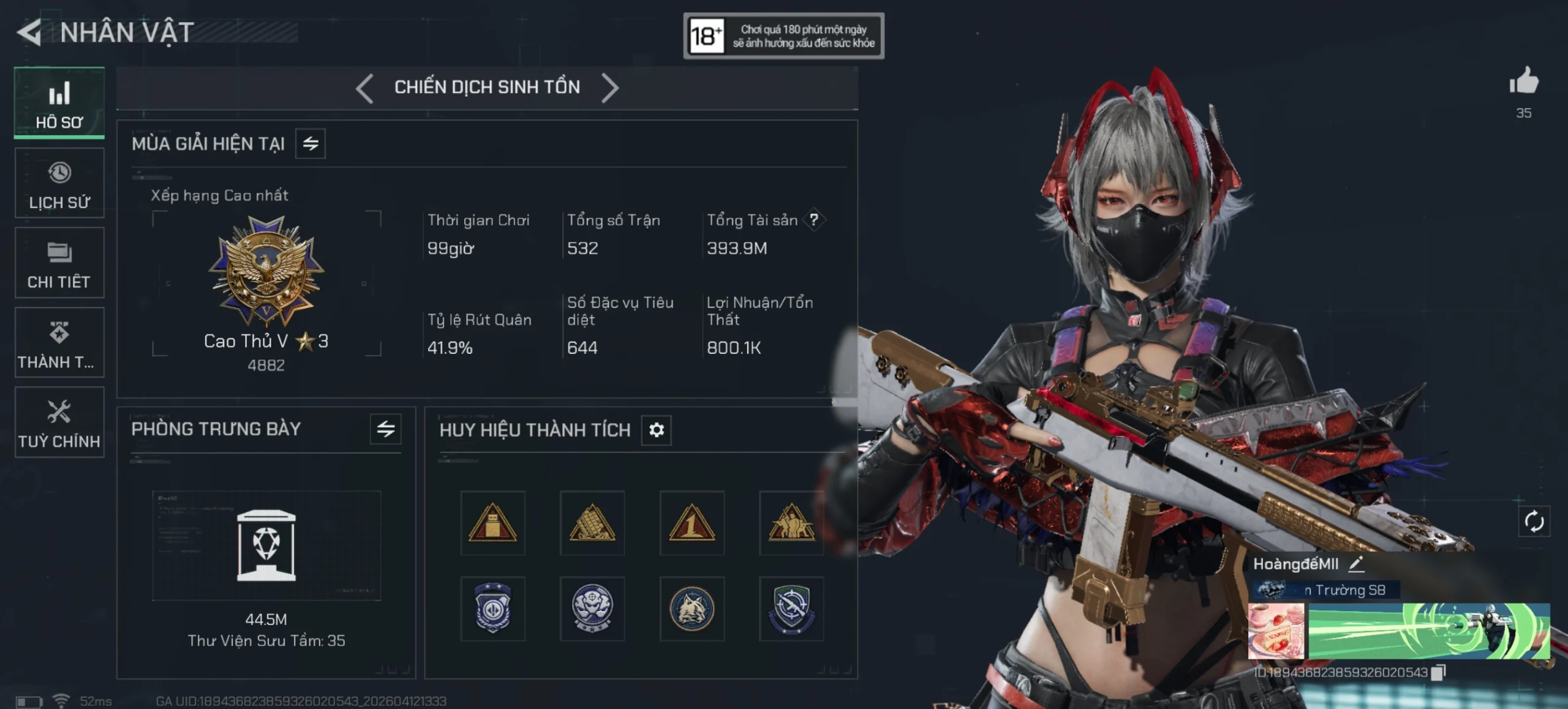Switch the MÙA GIẢI HIỆN TẠI season view
Image resolution: width=1568 pixels, height=709 pixels.
coord(311,144)
